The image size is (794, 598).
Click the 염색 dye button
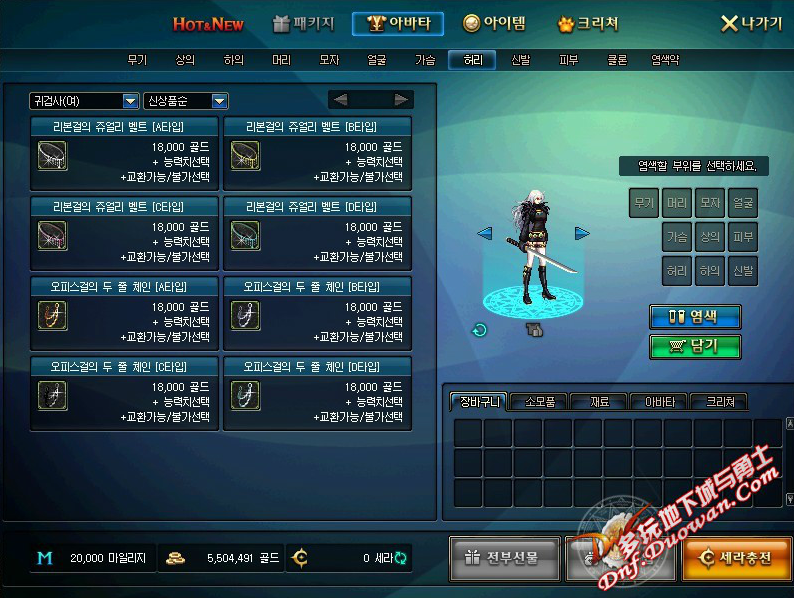click(x=695, y=316)
